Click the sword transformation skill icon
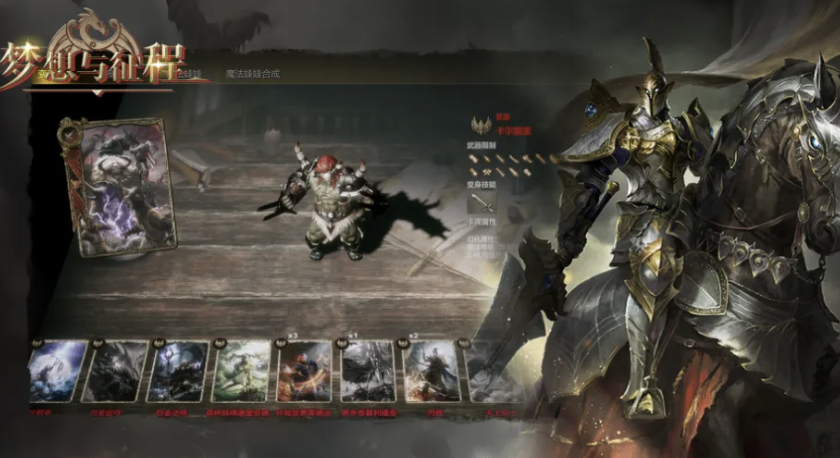840x458 pixels. [482, 202]
